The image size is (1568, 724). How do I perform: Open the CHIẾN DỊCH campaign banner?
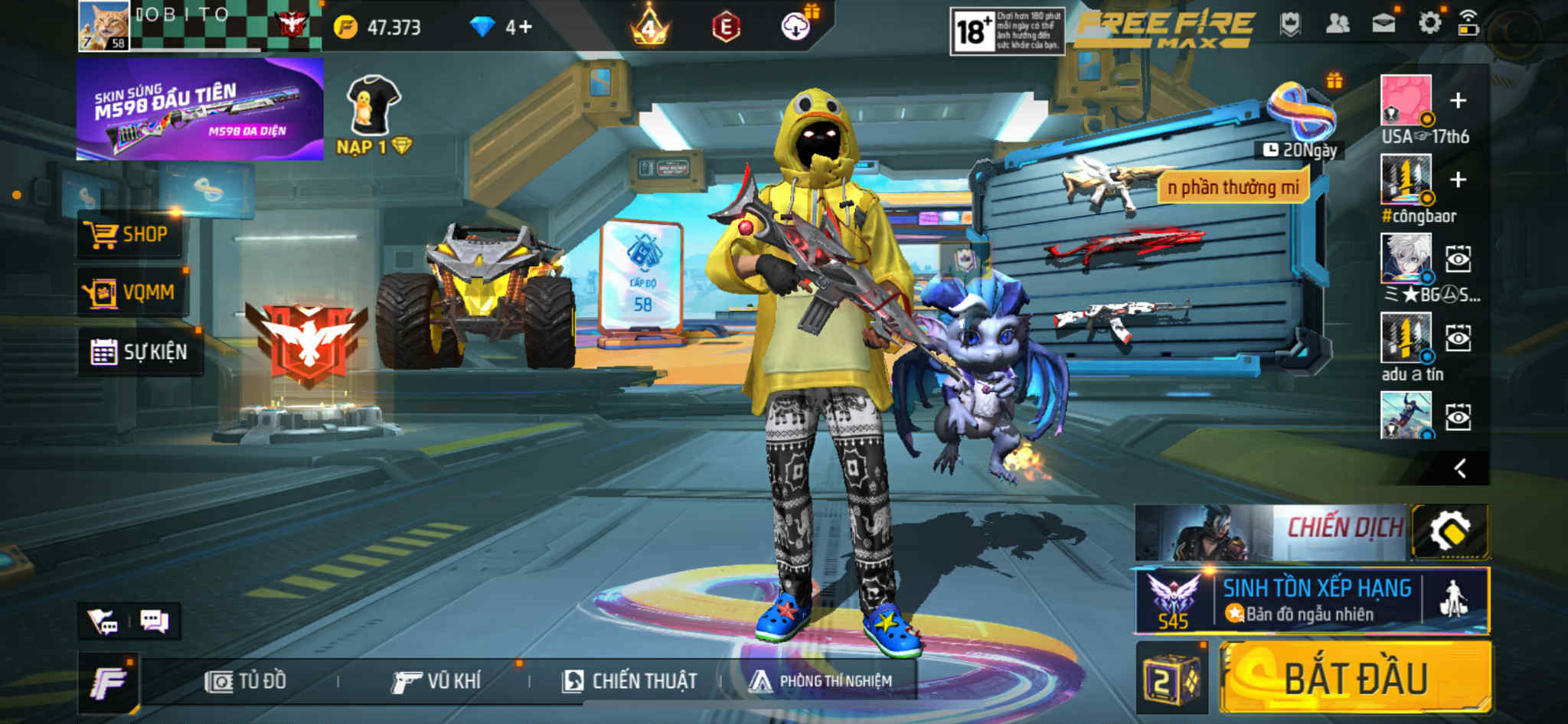(1271, 531)
